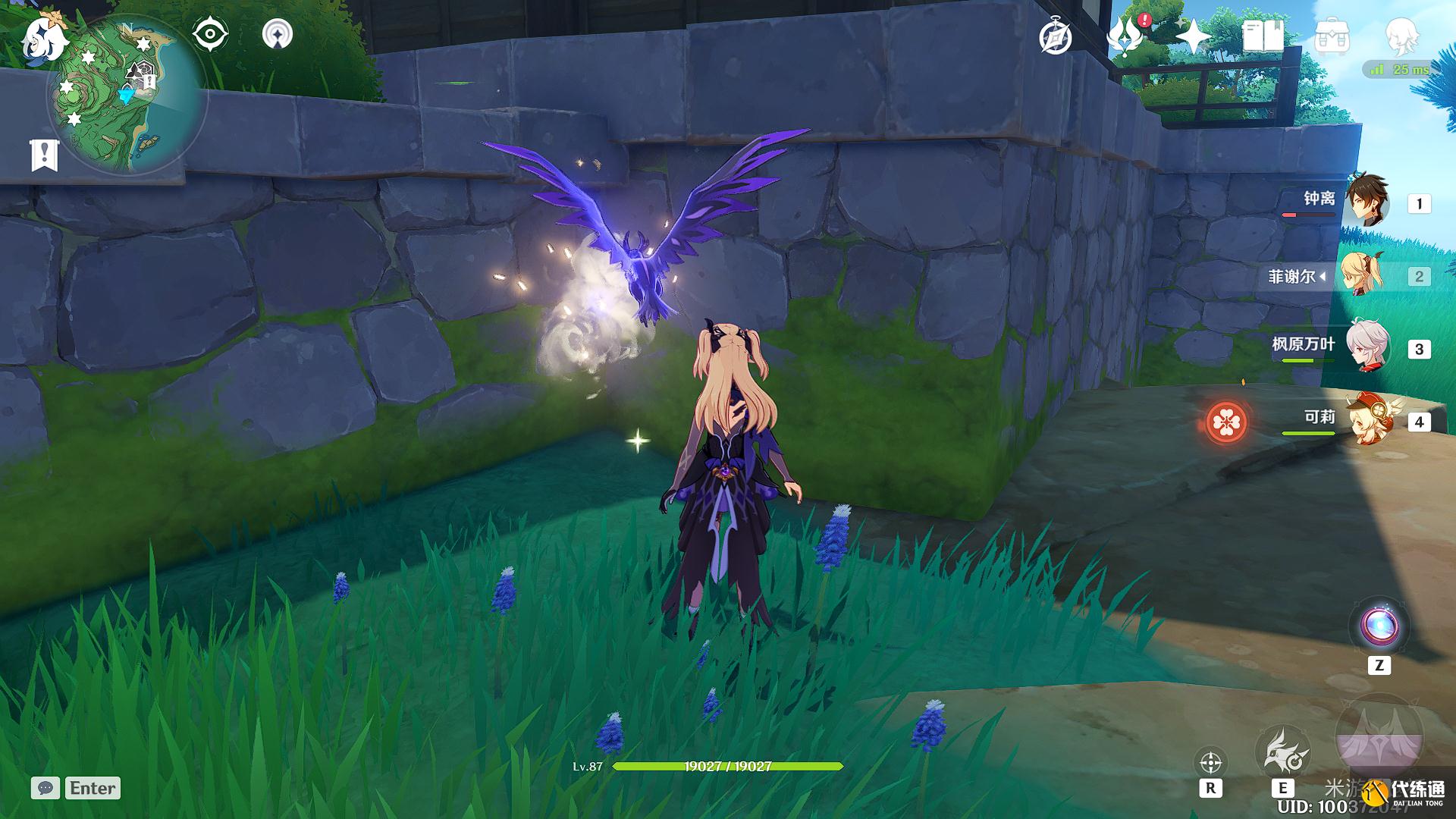Open the compass events icon
The image size is (1456, 819).
(1056, 37)
